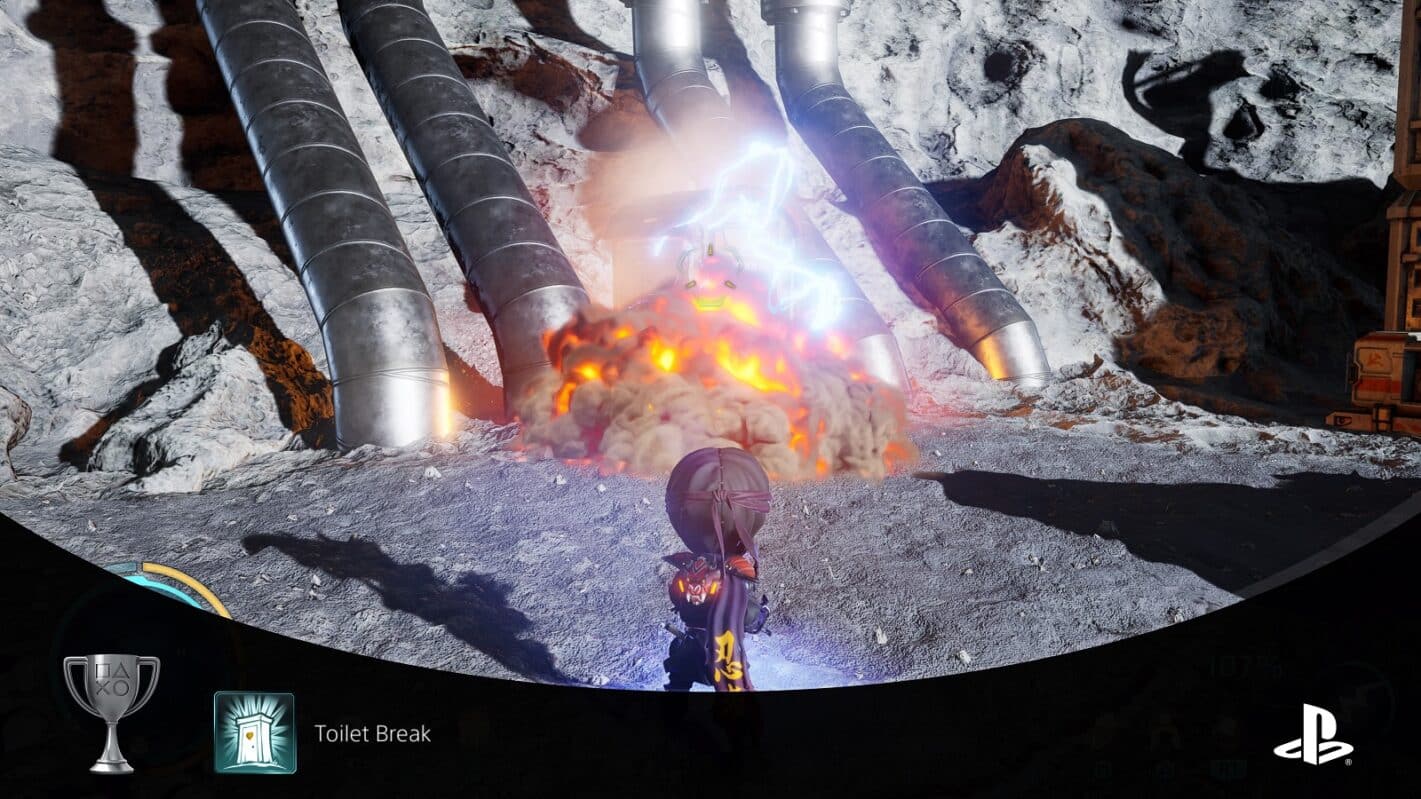Viewport: 1421px width, 799px height.
Task: Select the Toilet Break trophy thumbnail
Action: tap(254, 733)
